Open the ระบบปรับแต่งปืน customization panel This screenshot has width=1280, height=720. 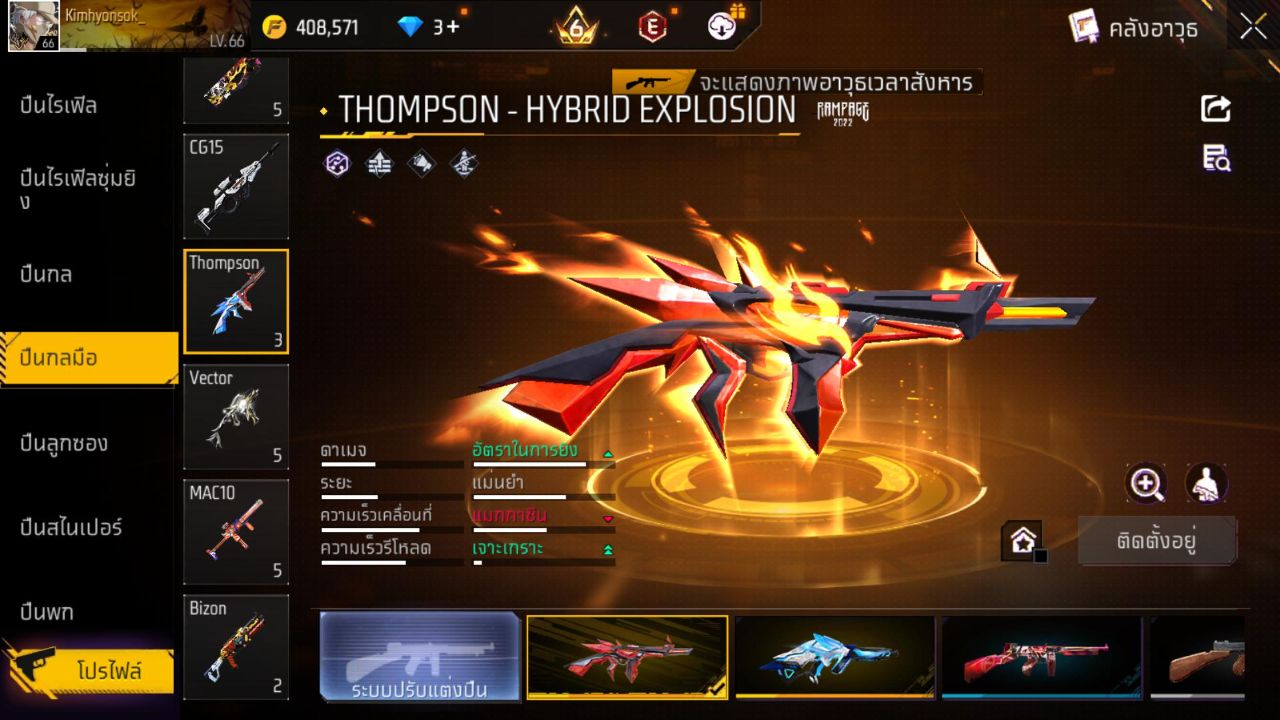coord(420,657)
